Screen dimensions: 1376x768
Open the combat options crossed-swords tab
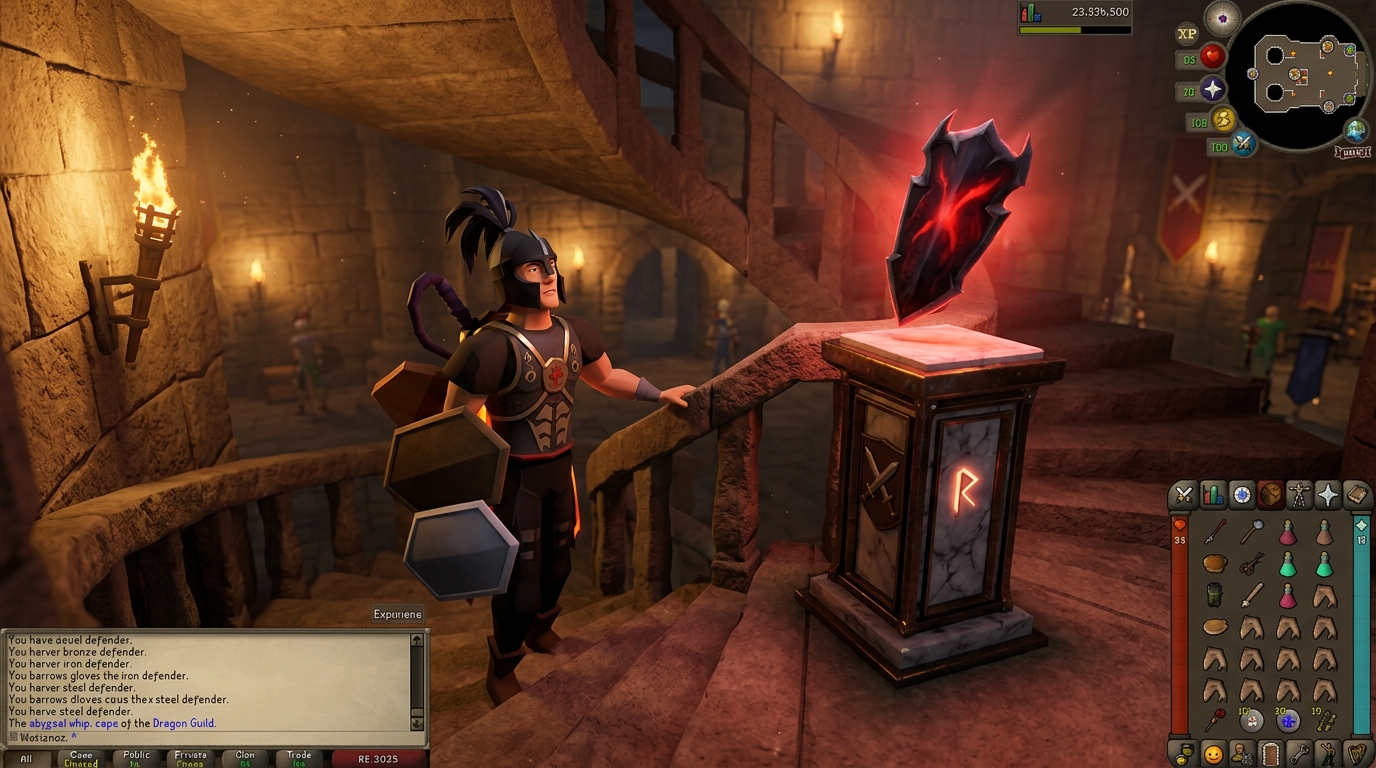(x=1184, y=494)
